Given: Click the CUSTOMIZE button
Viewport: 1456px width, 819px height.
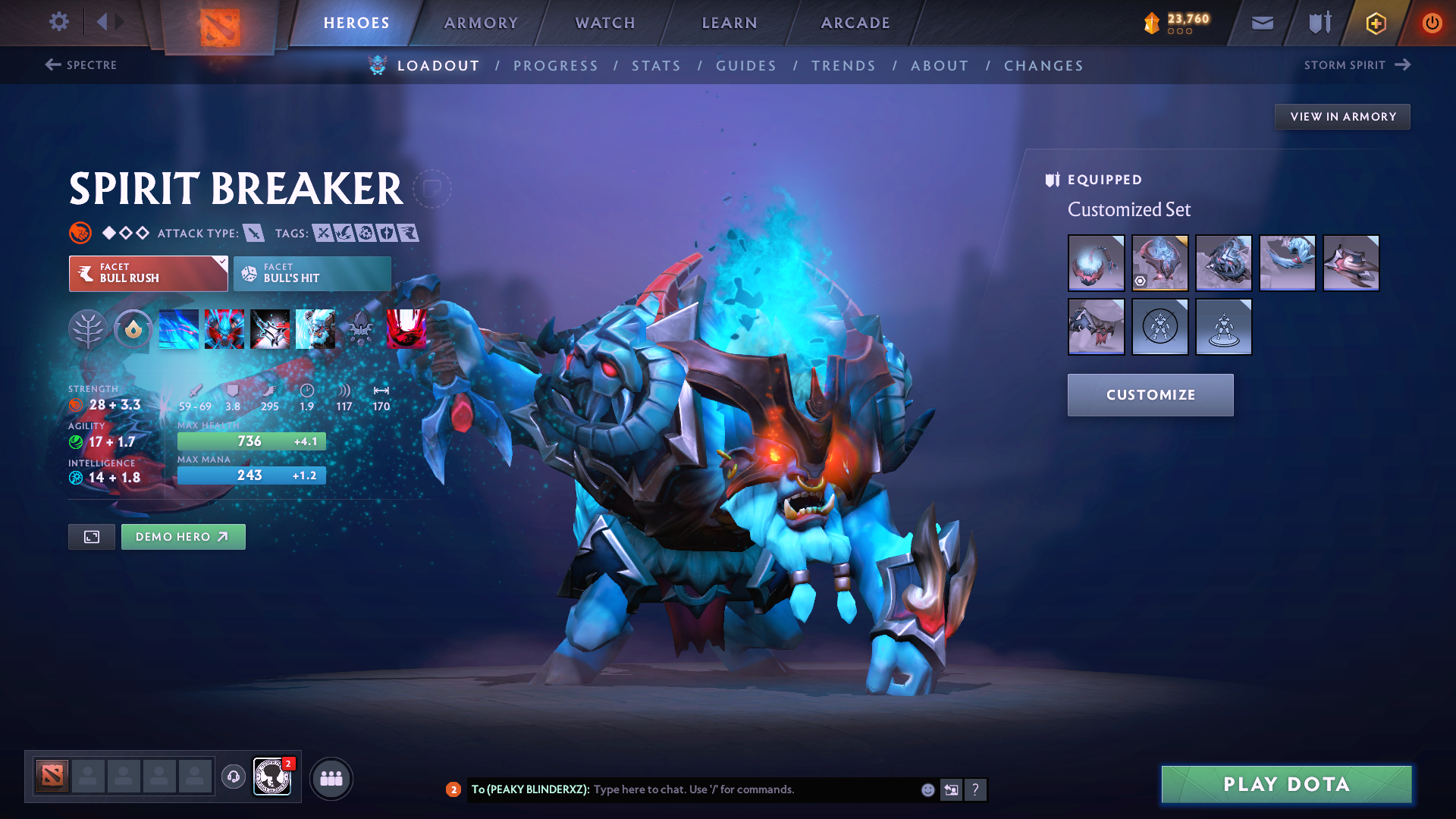Looking at the screenshot, I should coord(1150,394).
